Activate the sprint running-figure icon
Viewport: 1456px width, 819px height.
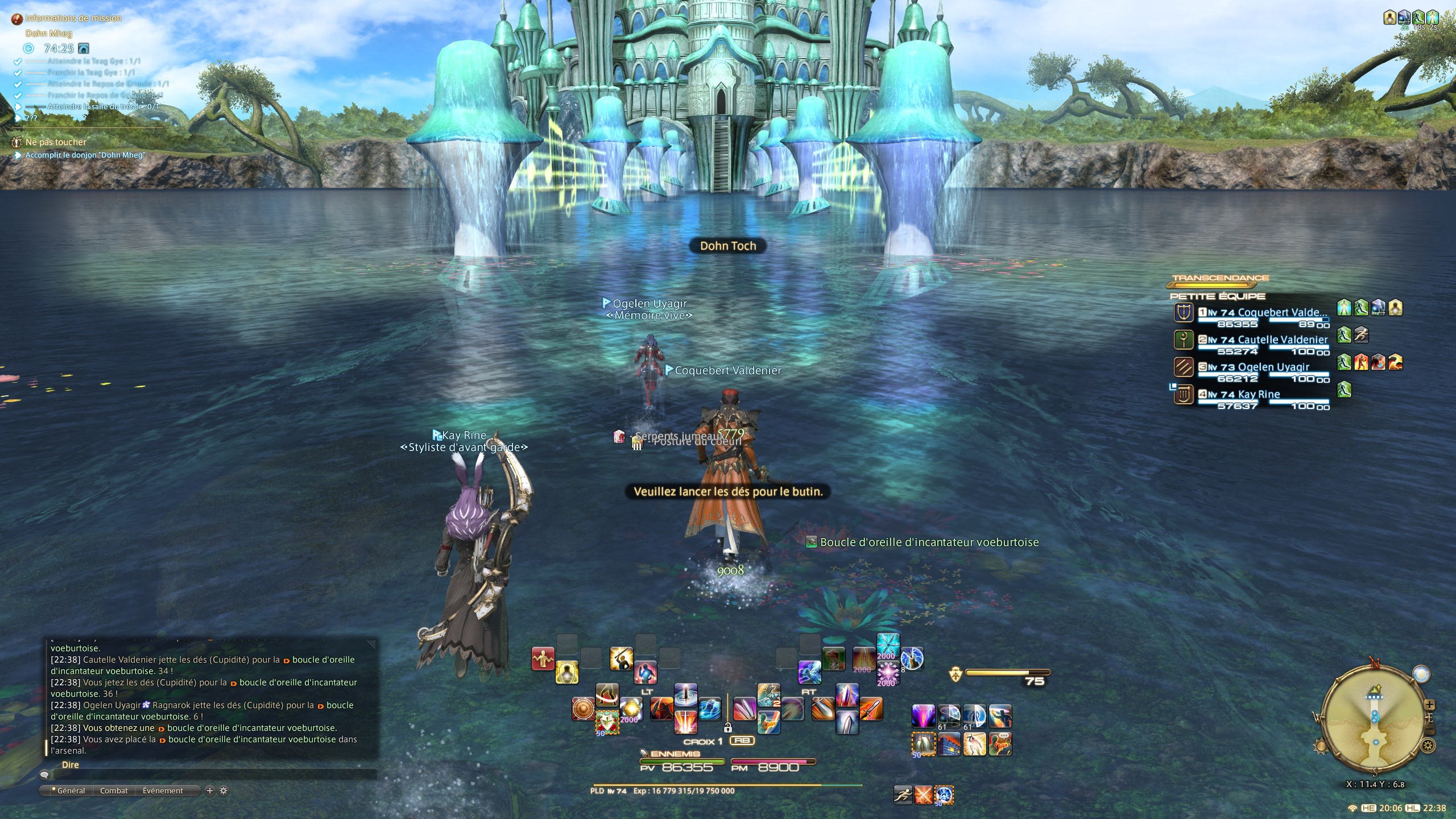tap(903, 795)
